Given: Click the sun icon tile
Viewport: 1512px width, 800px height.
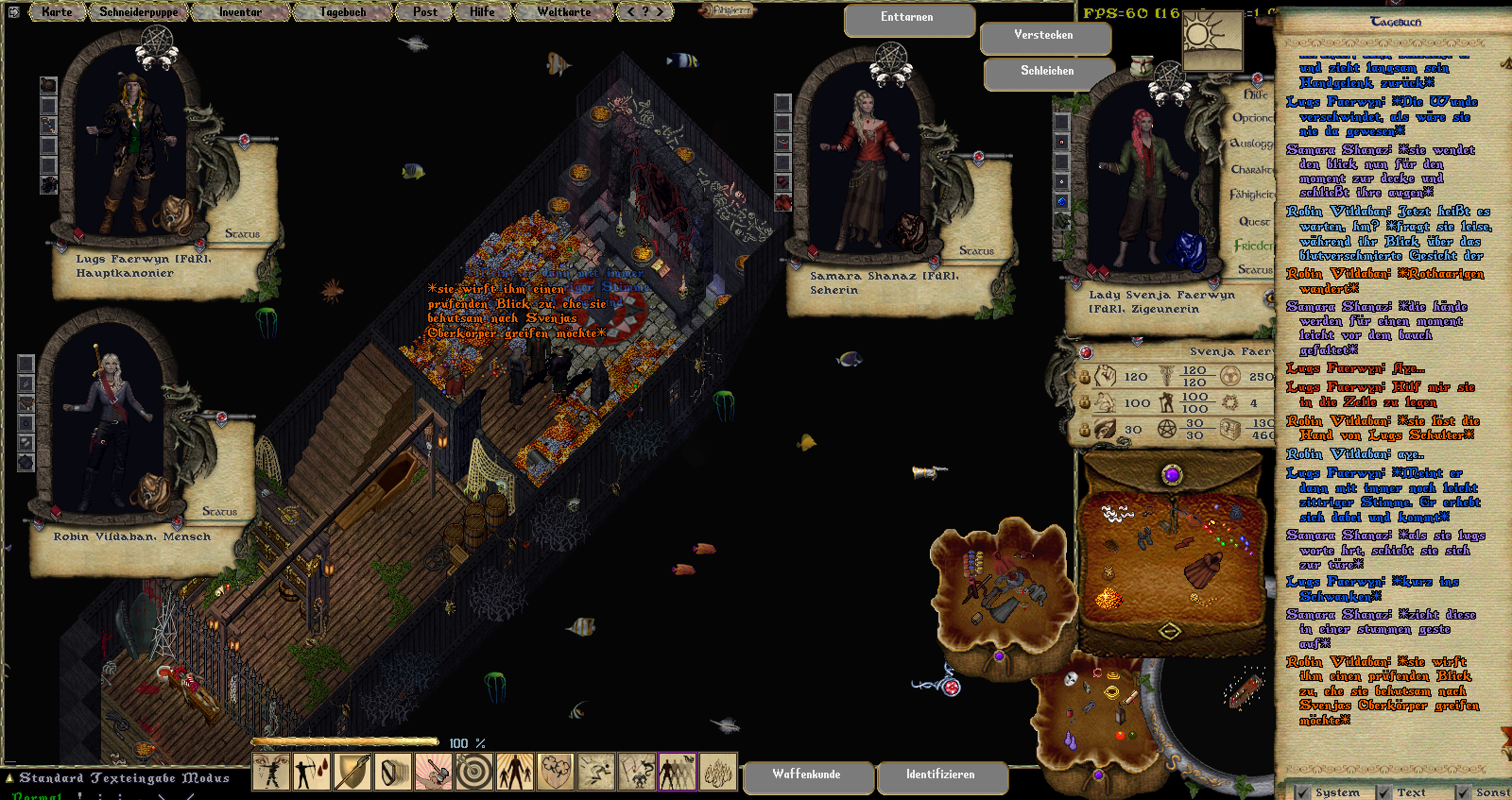Looking at the screenshot, I should tap(1211, 40).
